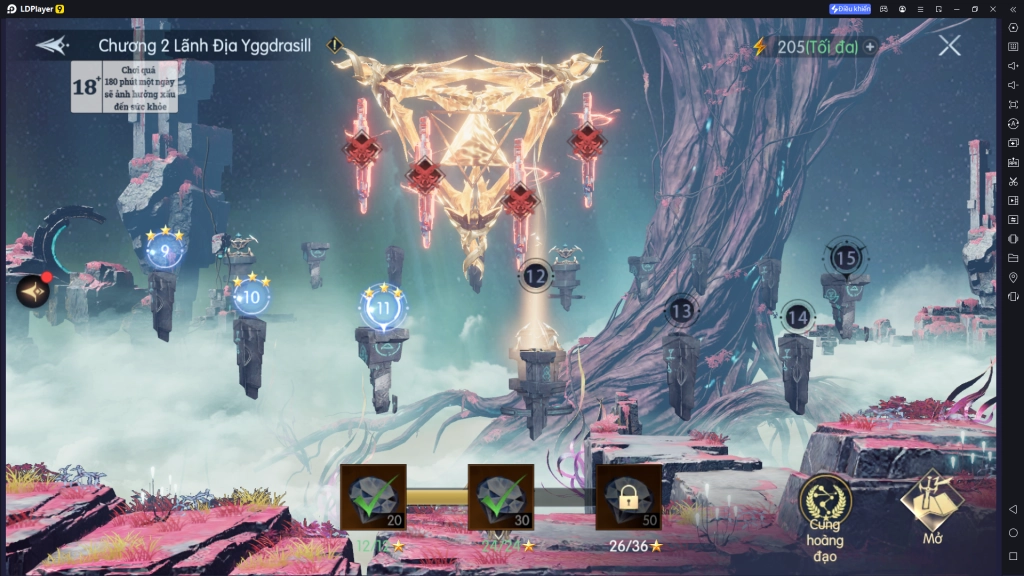The image size is (1024, 576).
Task: Select locked stage 15 node
Action: coord(846,259)
